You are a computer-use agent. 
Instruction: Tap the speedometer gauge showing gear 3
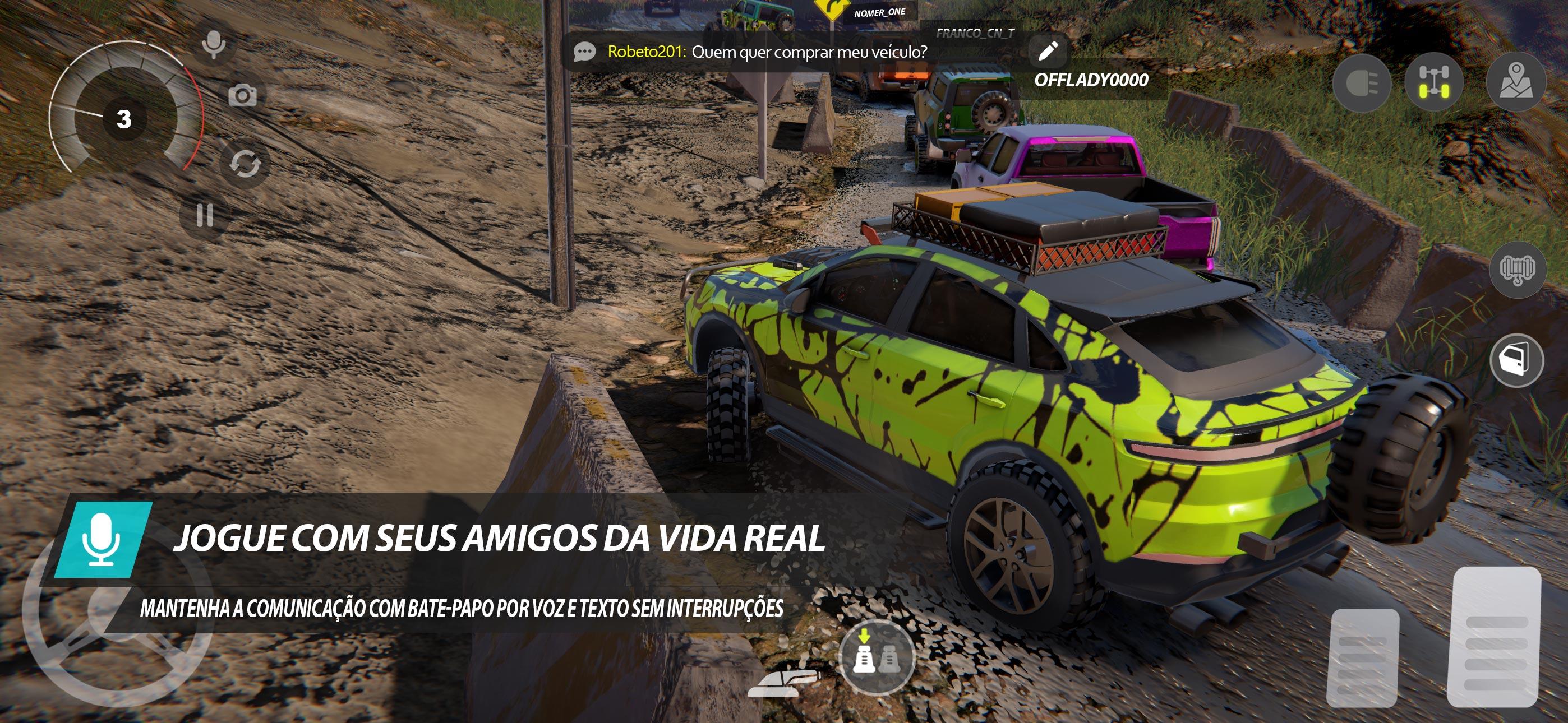coord(125,120)
